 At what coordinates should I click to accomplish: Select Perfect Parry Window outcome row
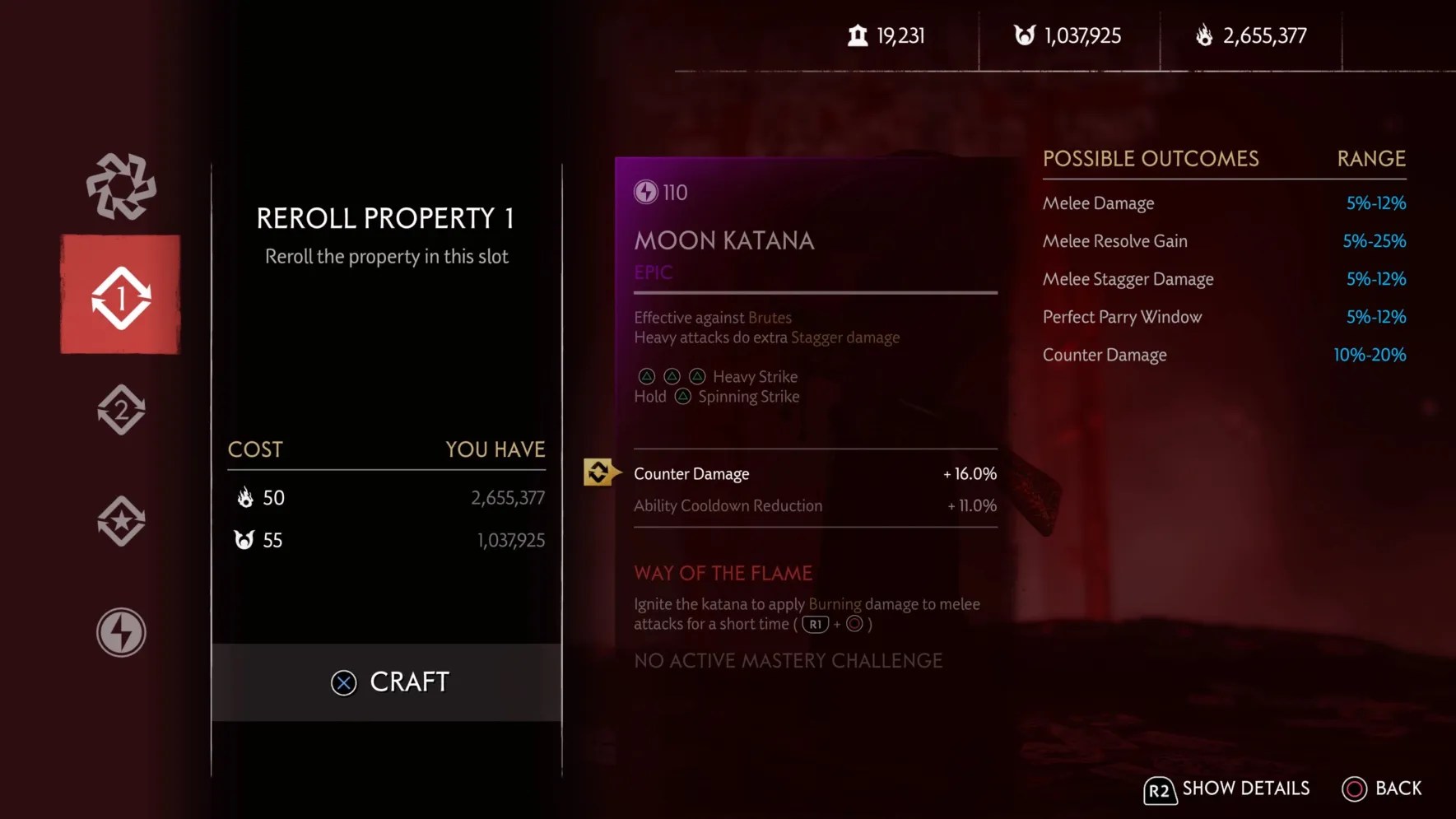click(x=1223, y=317)
